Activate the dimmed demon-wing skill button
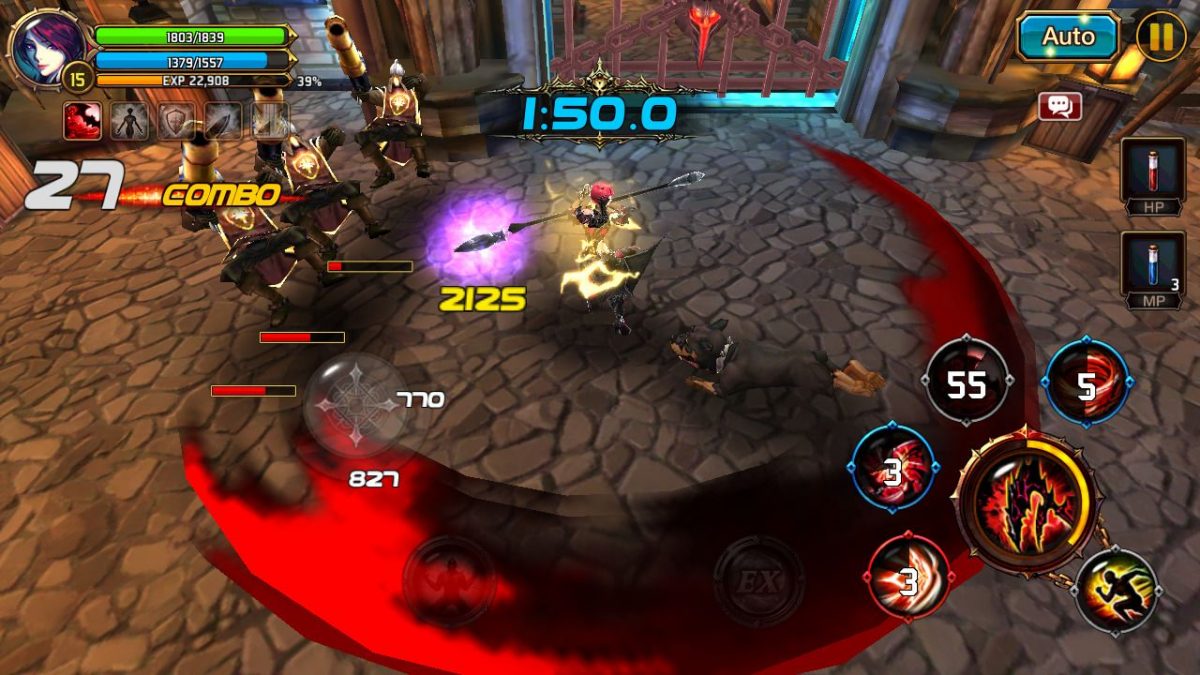 point(450,581)
